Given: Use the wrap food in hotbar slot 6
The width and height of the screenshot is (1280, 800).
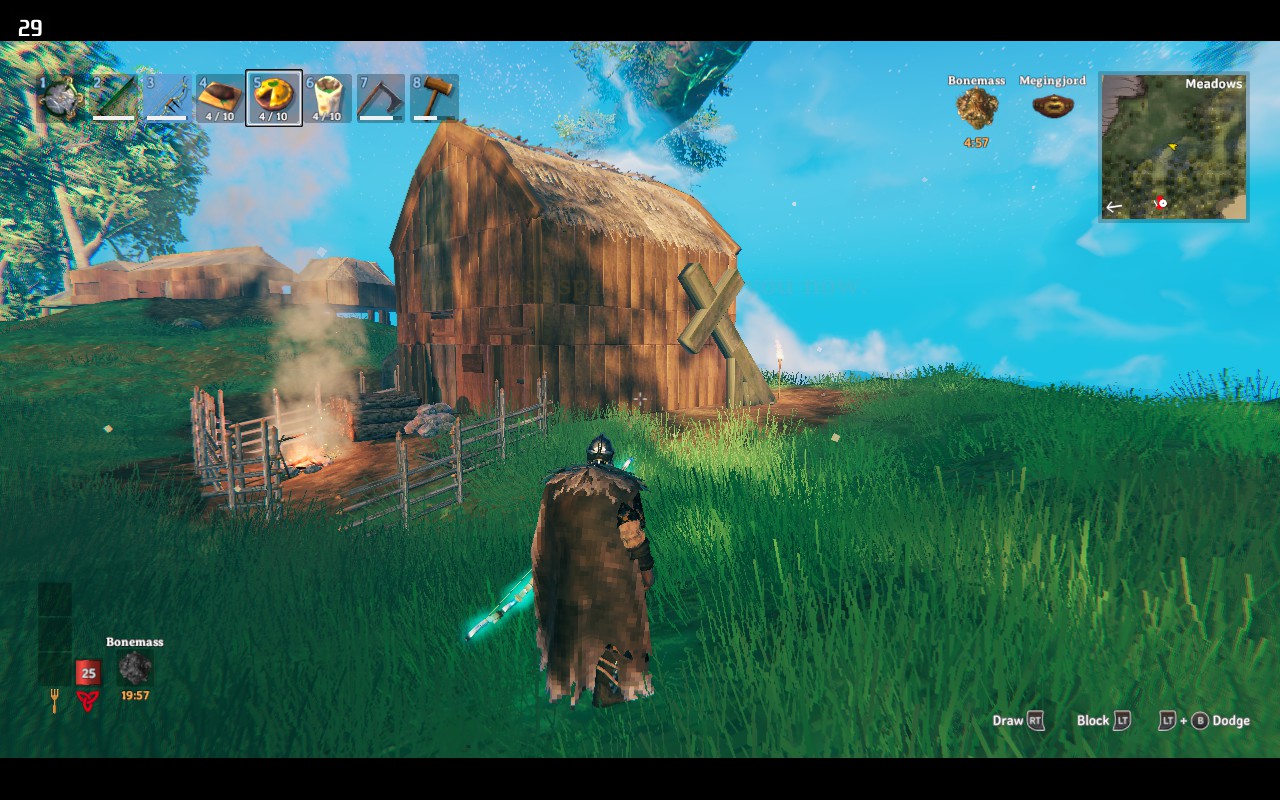Looking at the screenshot, I should point(327,98).
